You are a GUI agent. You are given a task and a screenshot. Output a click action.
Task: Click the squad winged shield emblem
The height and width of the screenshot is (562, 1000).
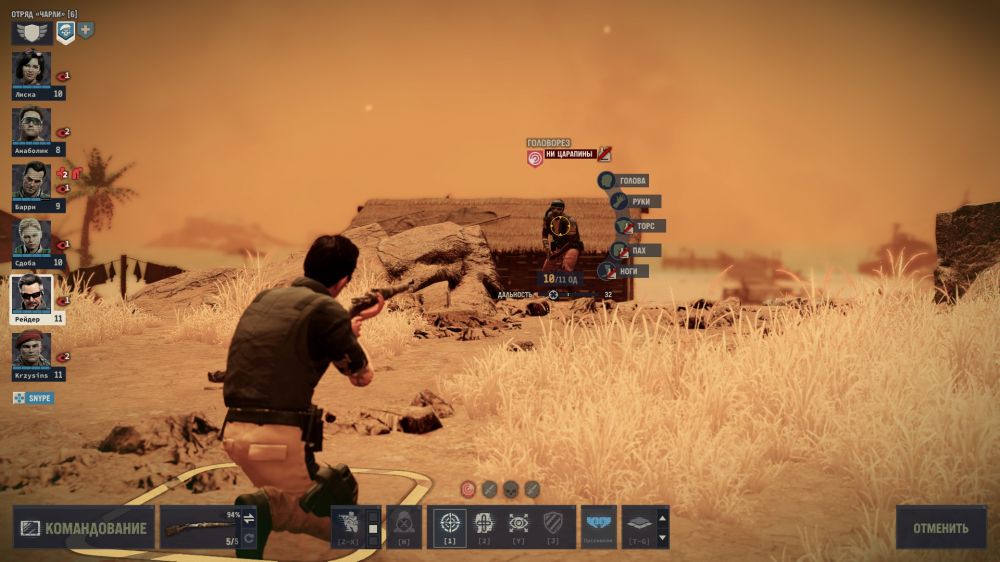pos(31,32)
